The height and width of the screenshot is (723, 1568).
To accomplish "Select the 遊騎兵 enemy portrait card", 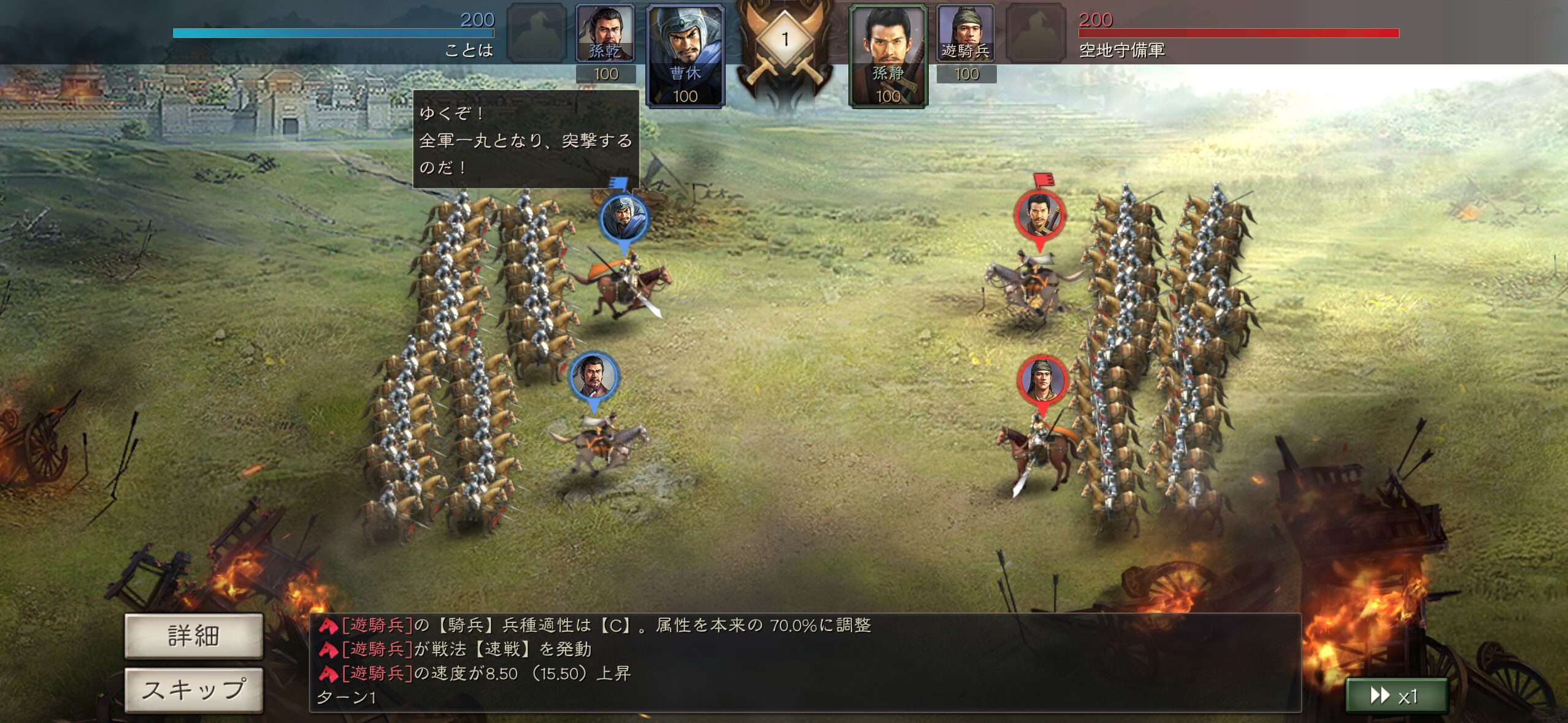I will (x=966, y=34).
